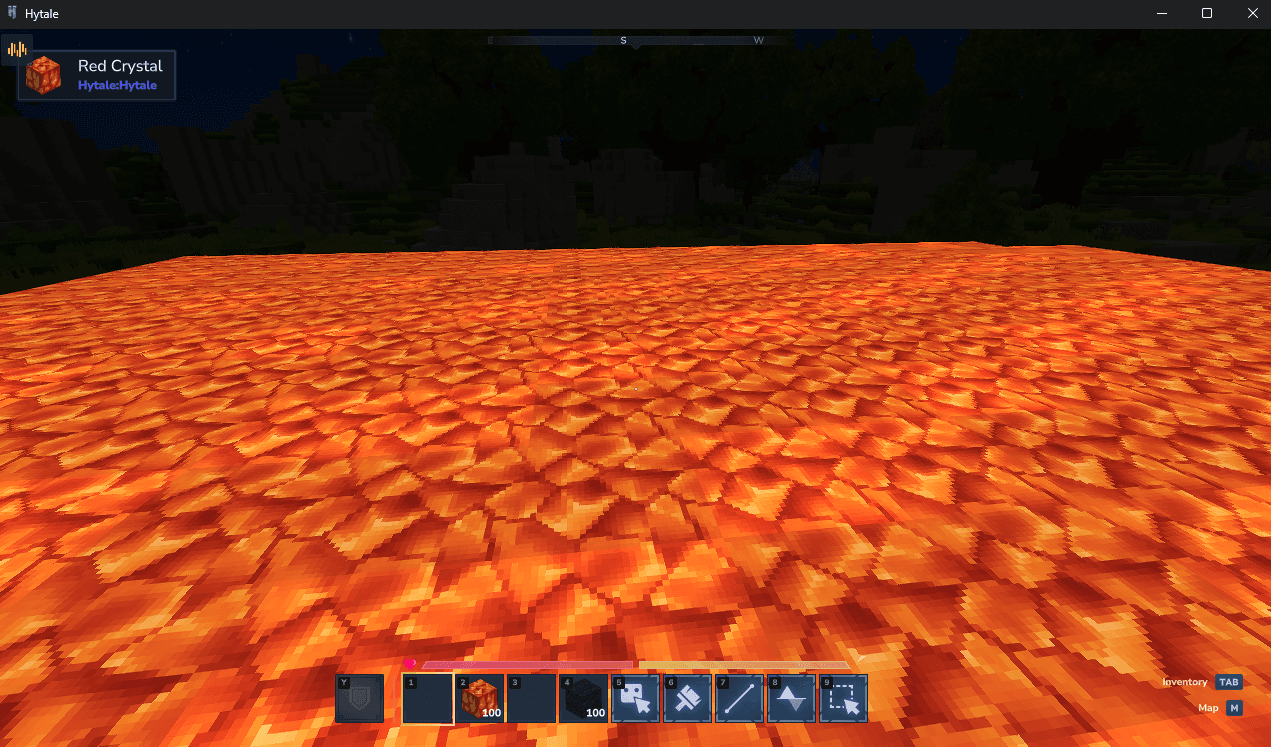Click the shield utility slot

coord(360,698)
